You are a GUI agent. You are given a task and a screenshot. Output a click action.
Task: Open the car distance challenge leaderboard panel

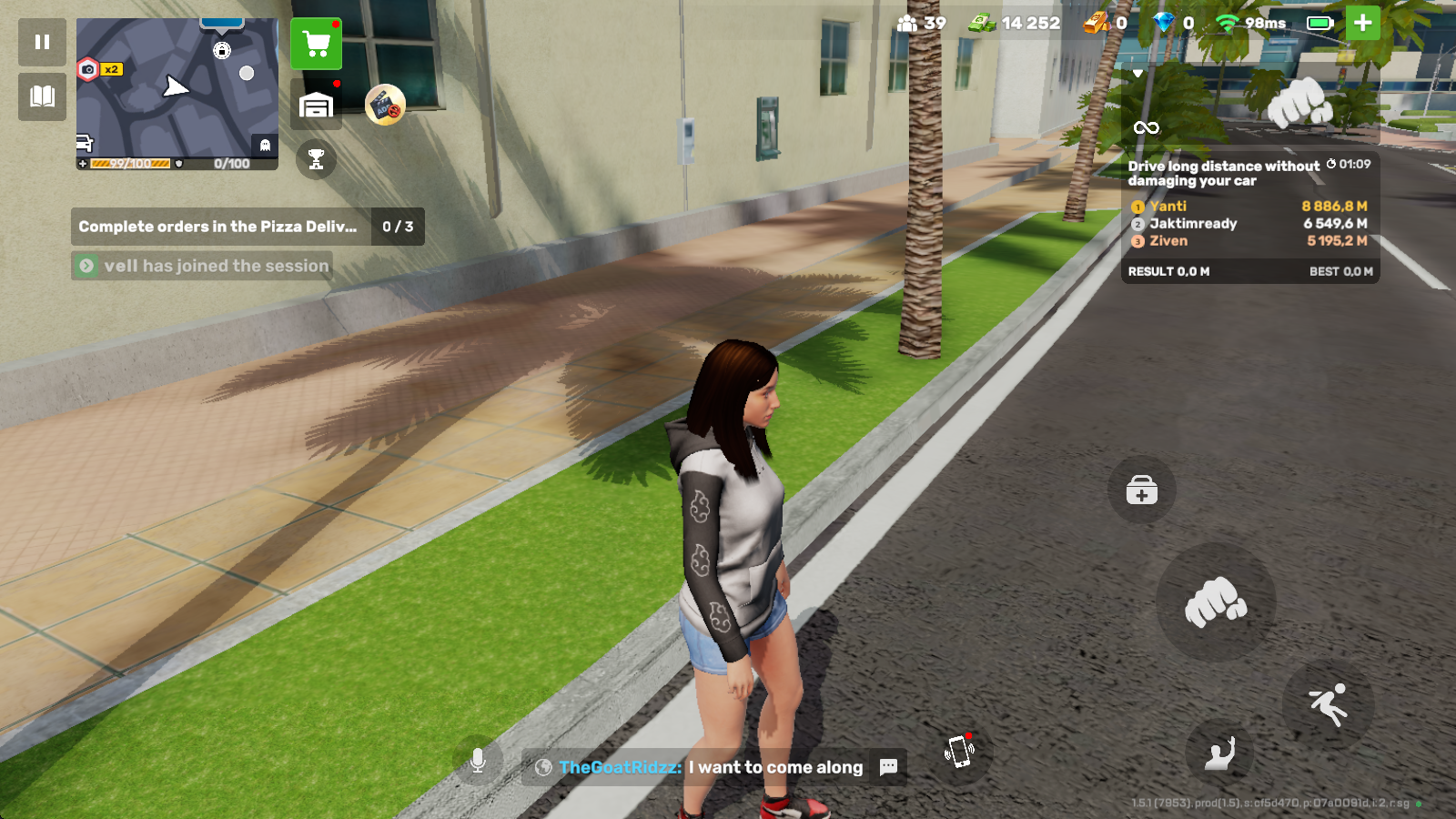(x=1249, y=218)
